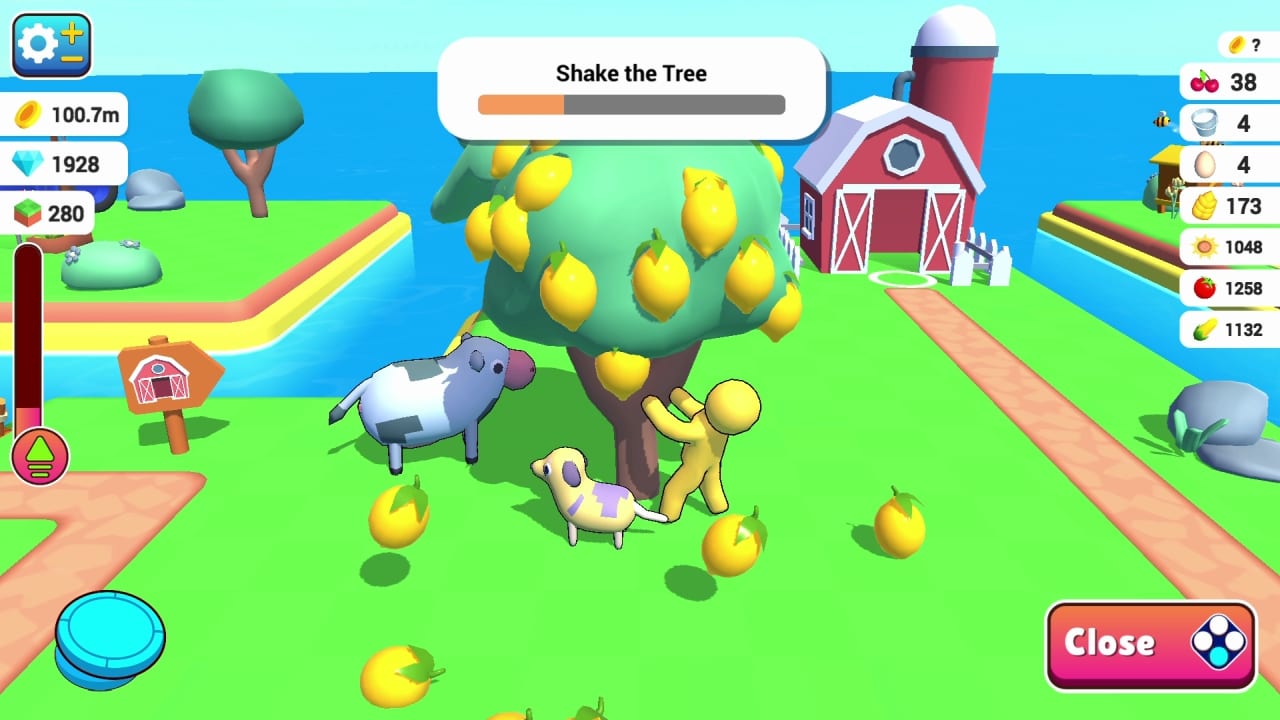Screen dimensions: 1280x720
Task: Click the coin balance showing 100.7m
Action: pos(64,114)
